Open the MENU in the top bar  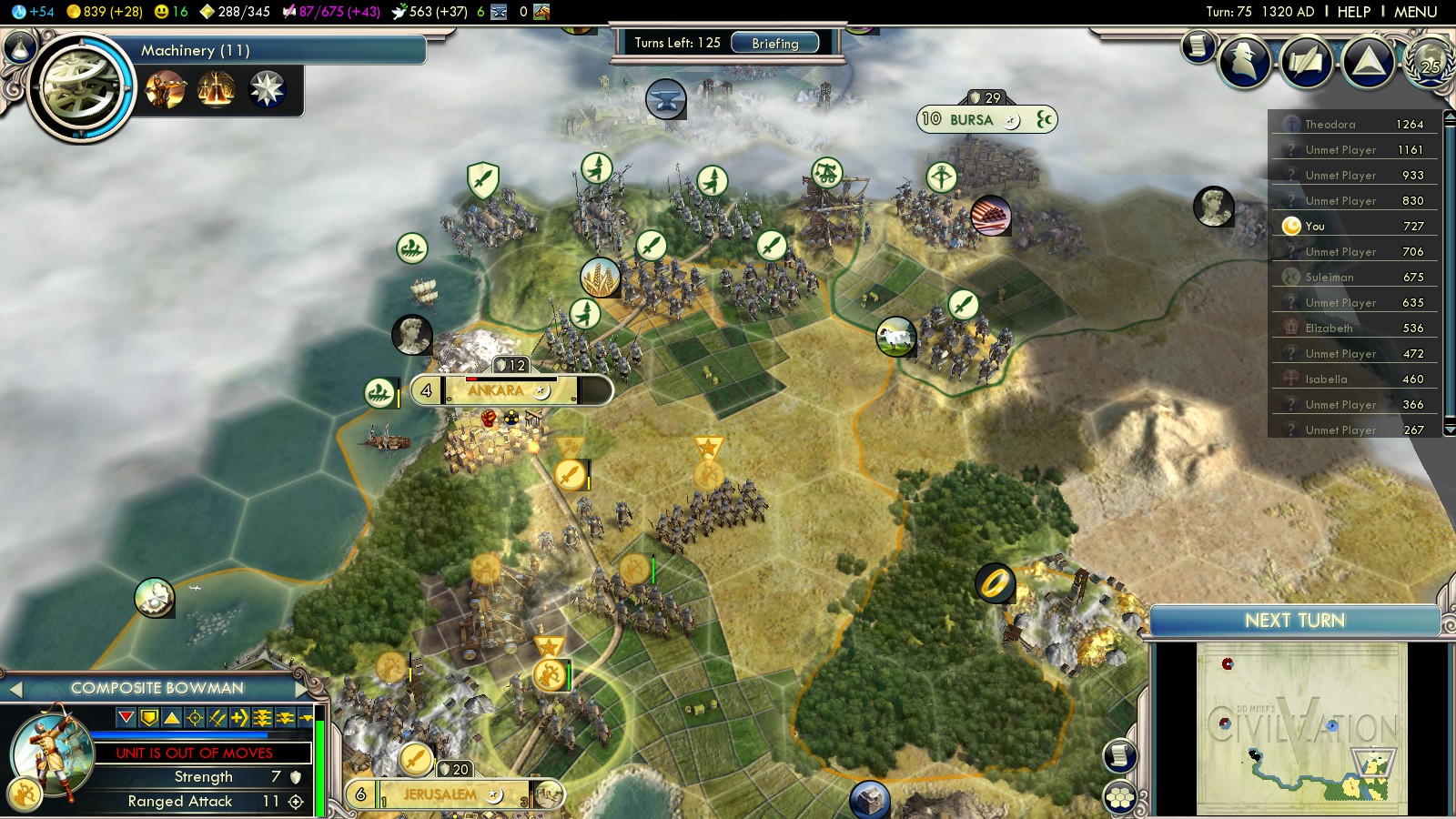coord(1415,12)
